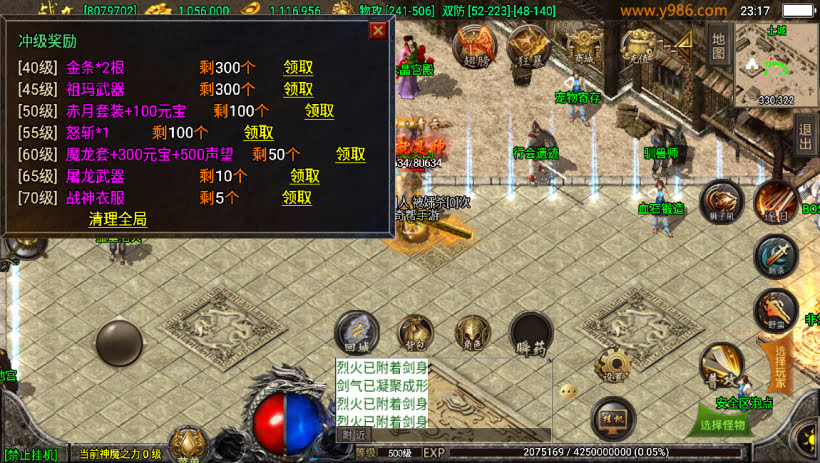Screen dimensions: 820x463
Task: Claim the level 50 赤月套装 reward
Action: 319,111
